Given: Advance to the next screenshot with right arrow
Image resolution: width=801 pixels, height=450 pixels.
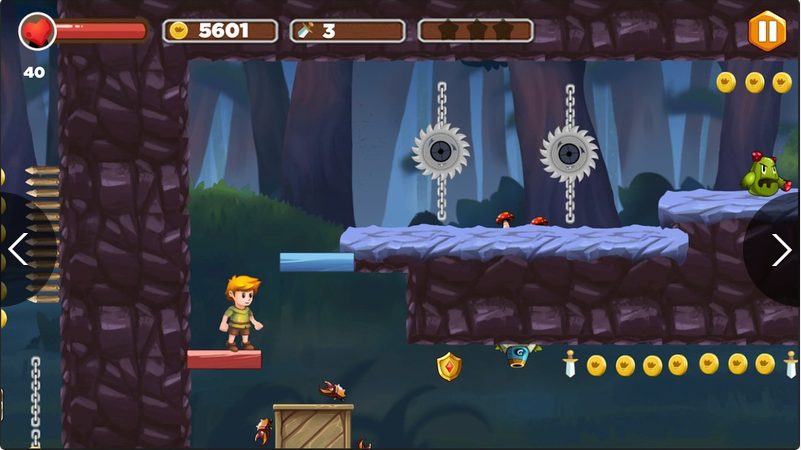Looking at the screenshot, I should [781, 249].
